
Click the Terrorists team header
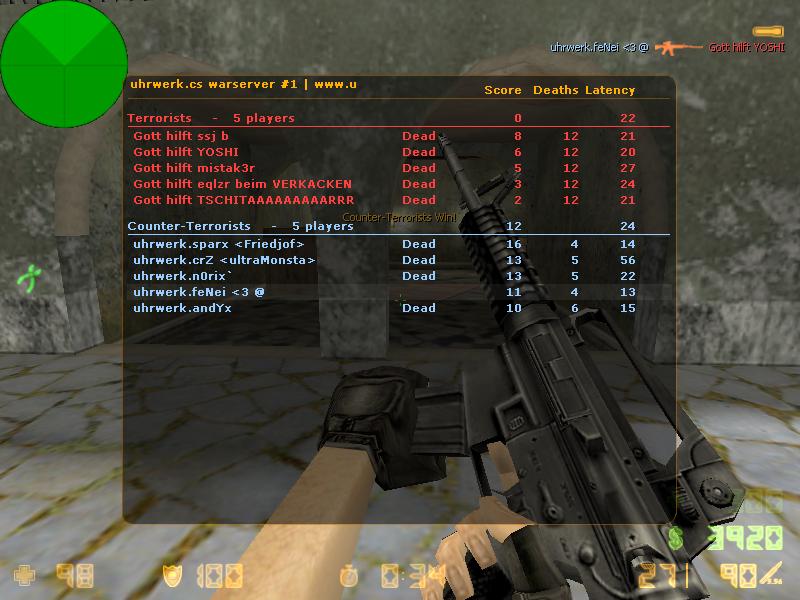[x=160, y=118]
